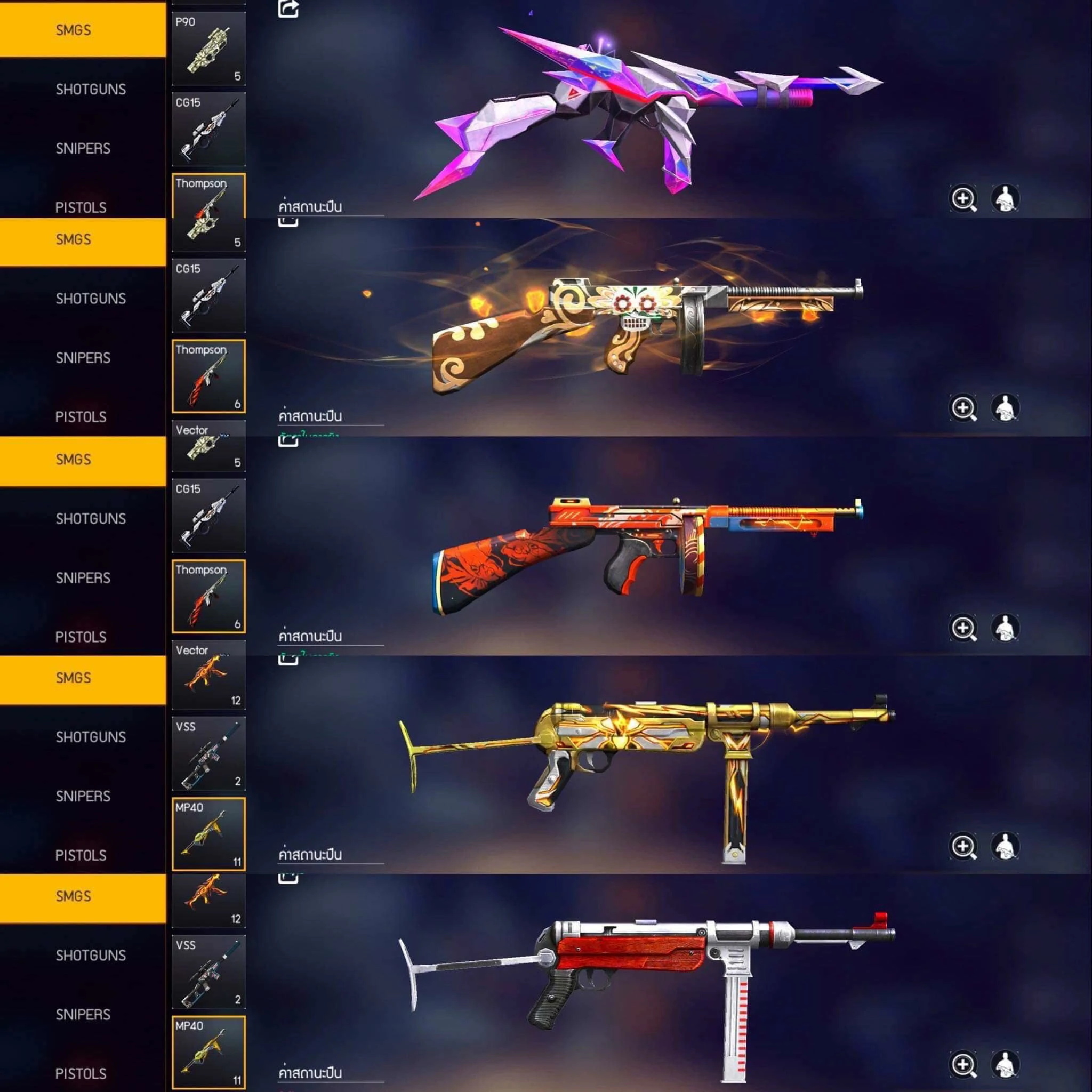Preview character holding the sugar skull Thompson

click(x=1005, y=408)
